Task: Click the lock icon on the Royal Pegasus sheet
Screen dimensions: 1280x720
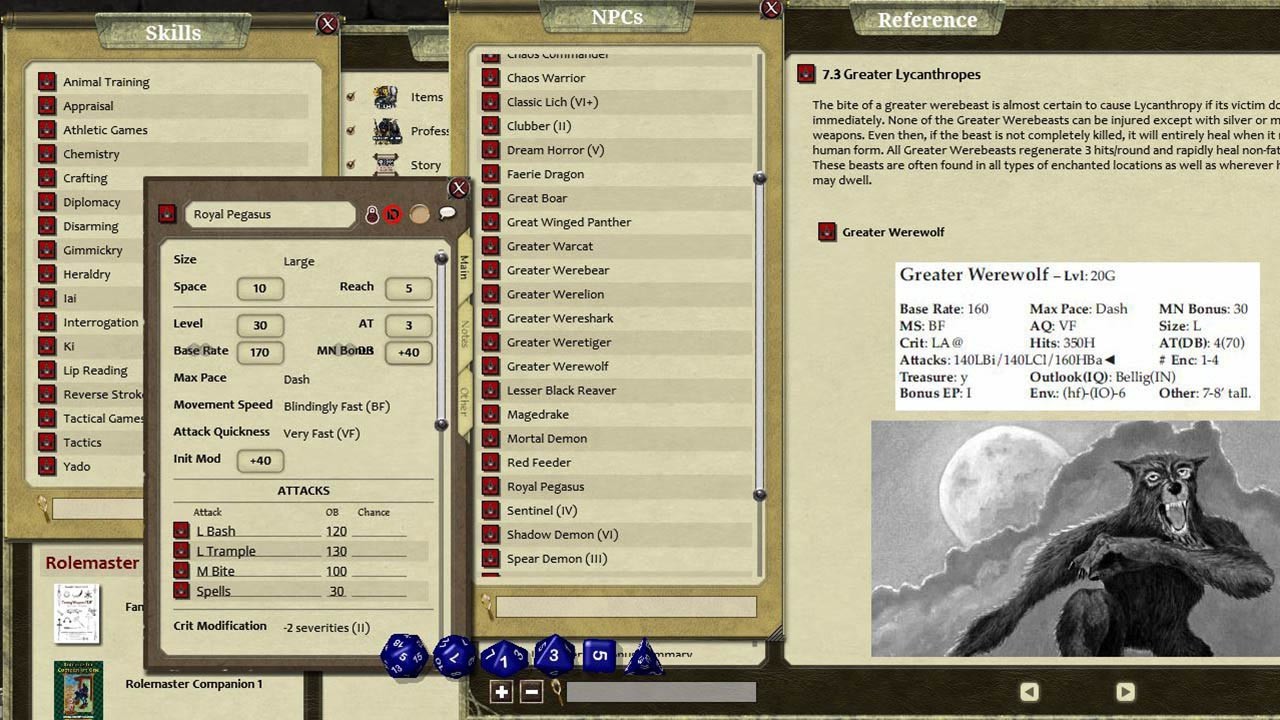Action: point(371,214)
